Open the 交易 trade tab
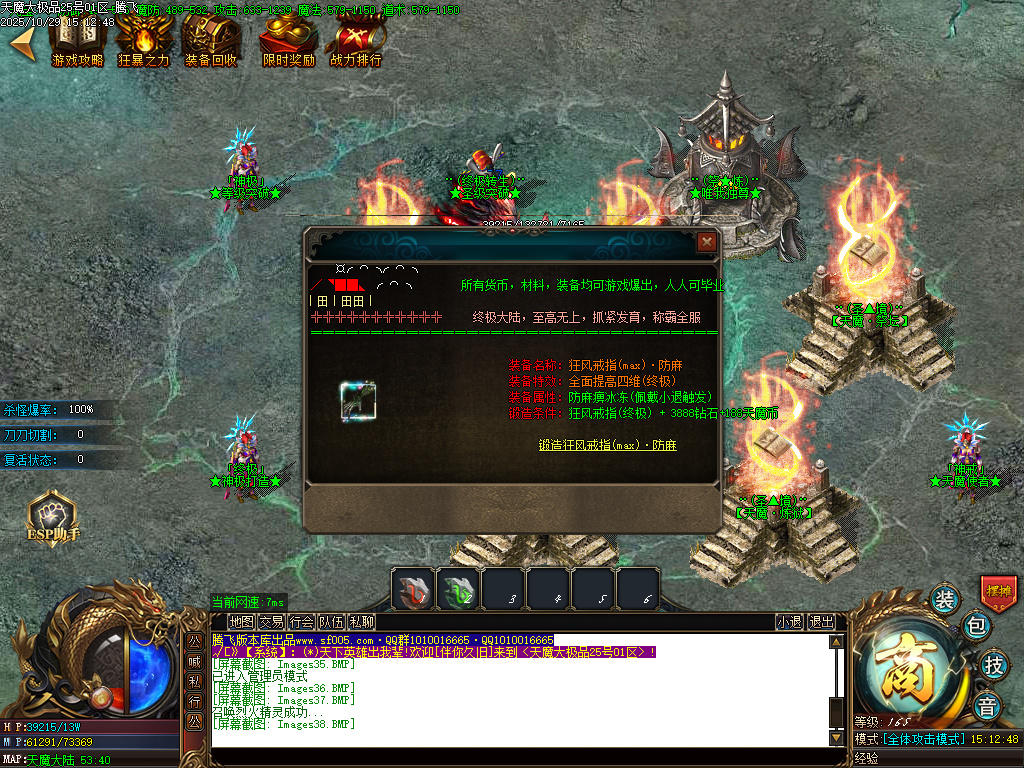1024x768 pixels. tap(271, 622)
